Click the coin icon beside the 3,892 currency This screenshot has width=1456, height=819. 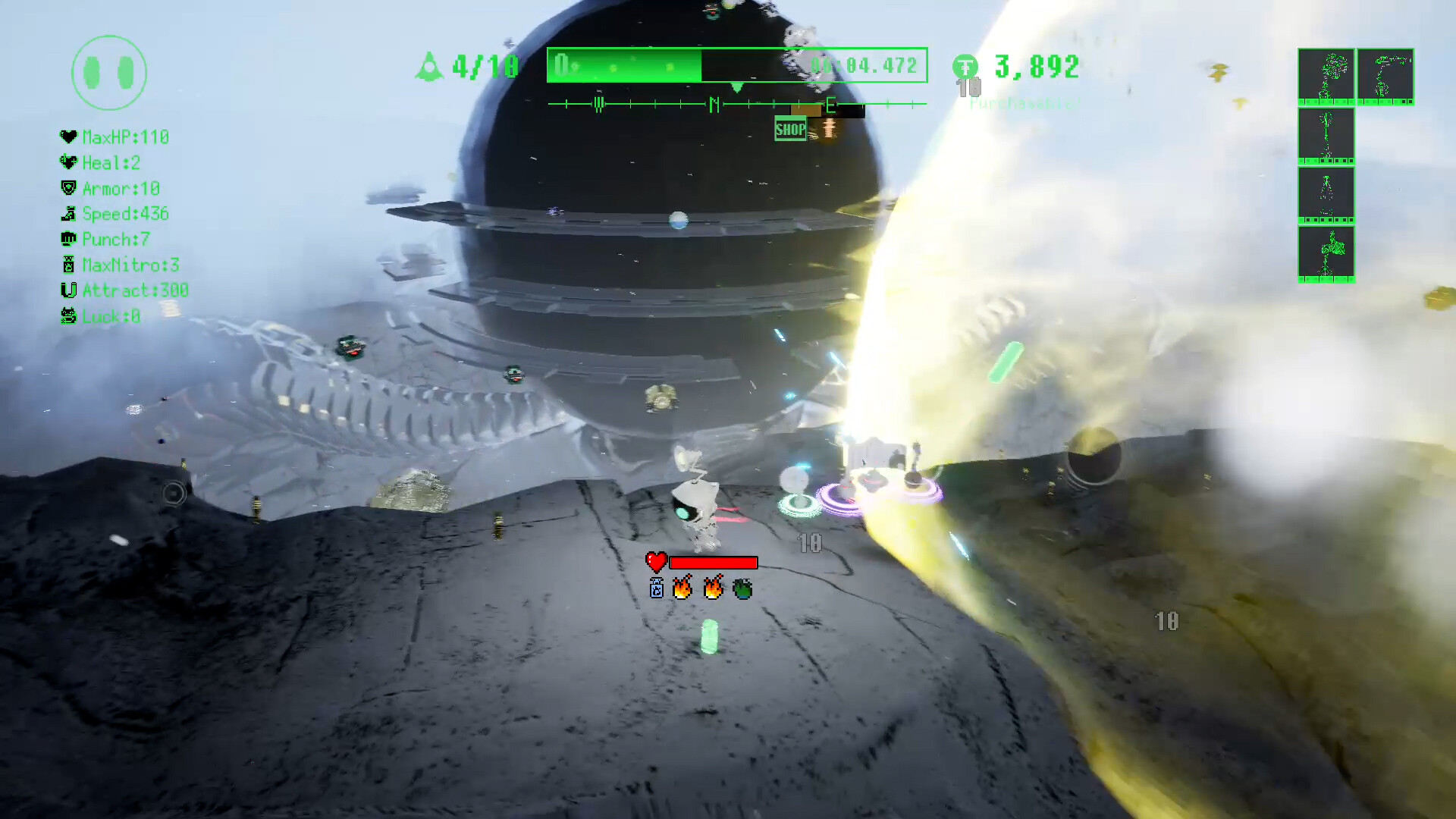coord(964,67)
